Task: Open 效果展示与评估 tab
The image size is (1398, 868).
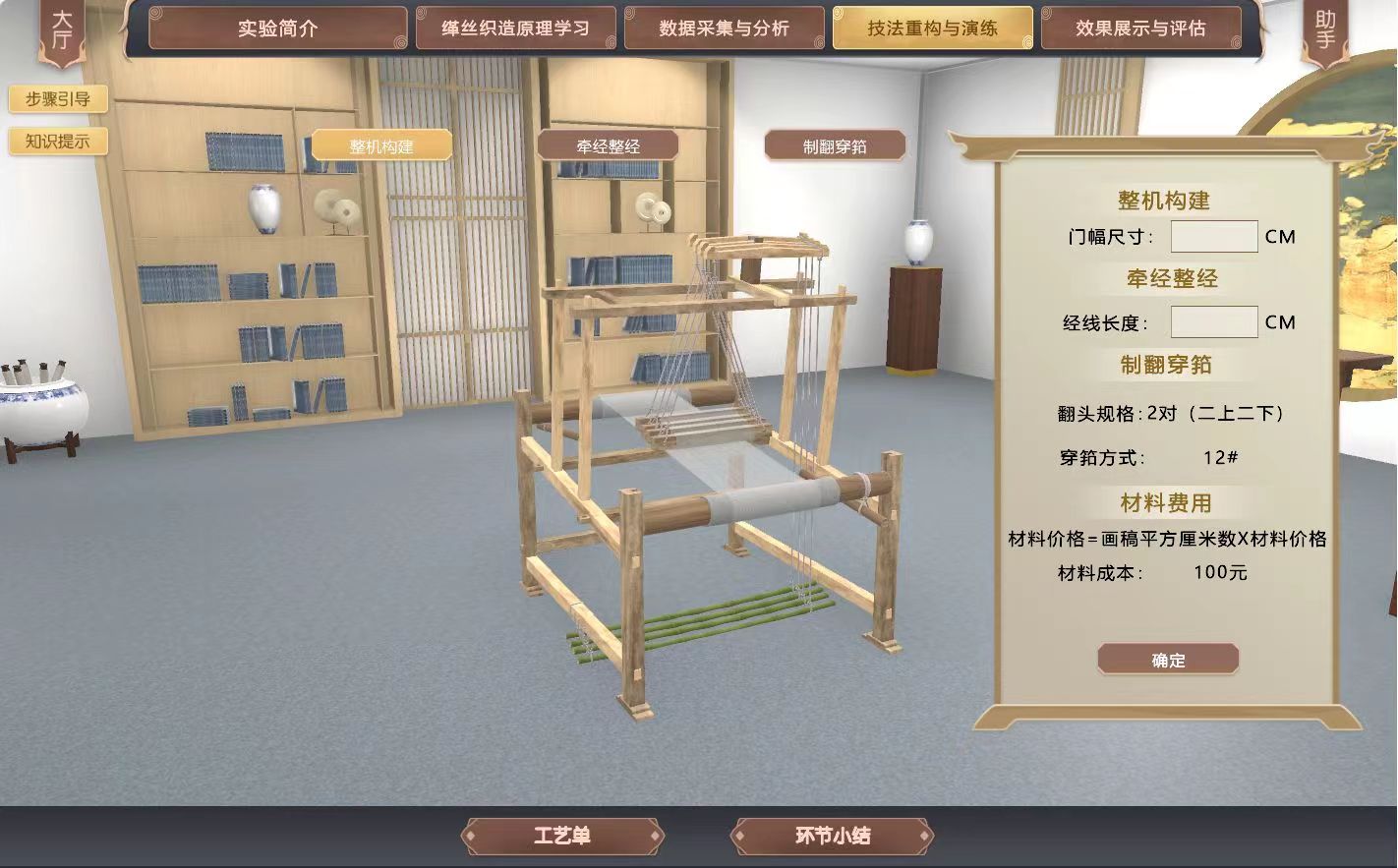Action: [1140, 29]
